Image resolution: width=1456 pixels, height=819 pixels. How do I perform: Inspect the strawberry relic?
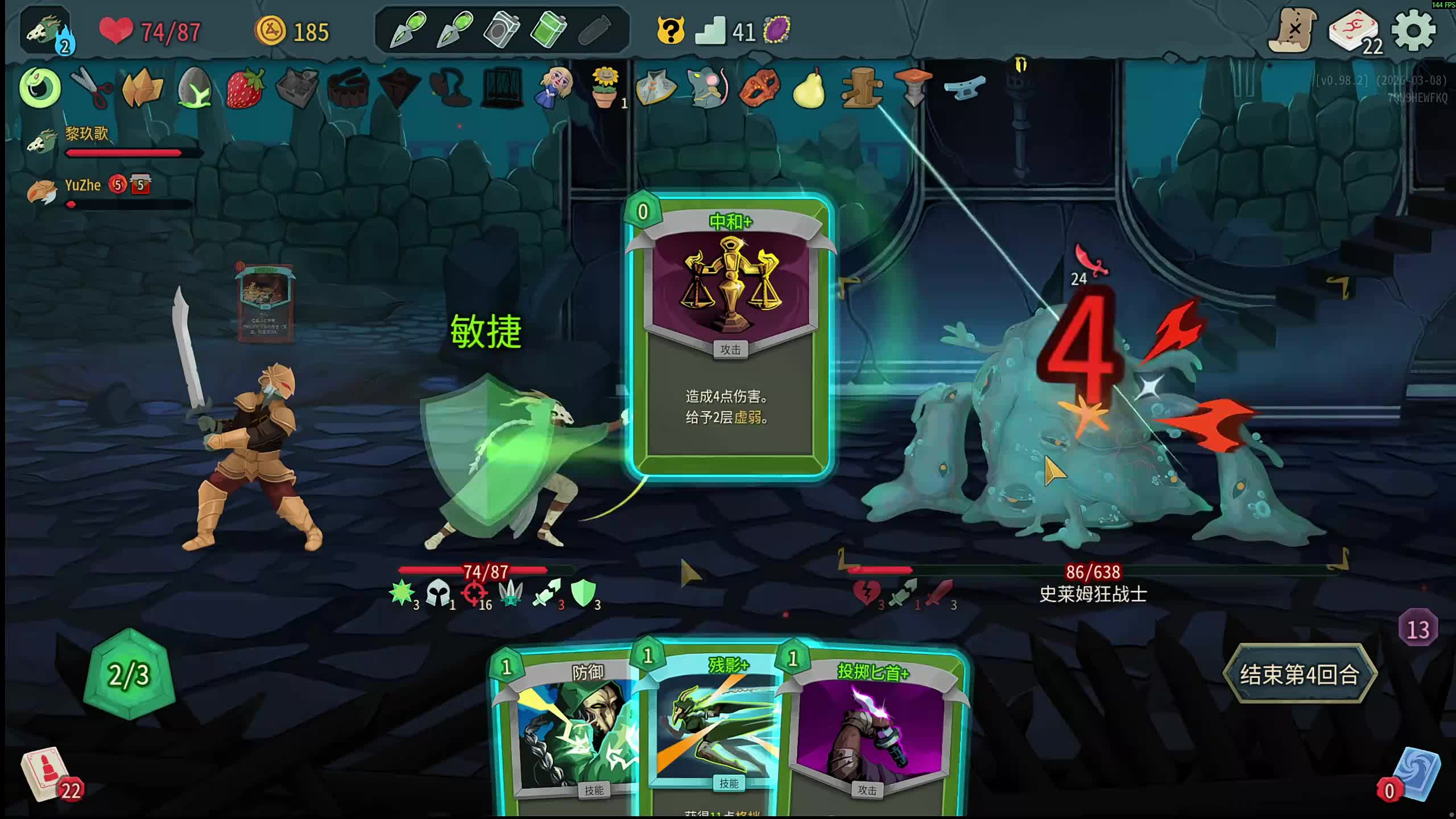(x=245, y=88)
